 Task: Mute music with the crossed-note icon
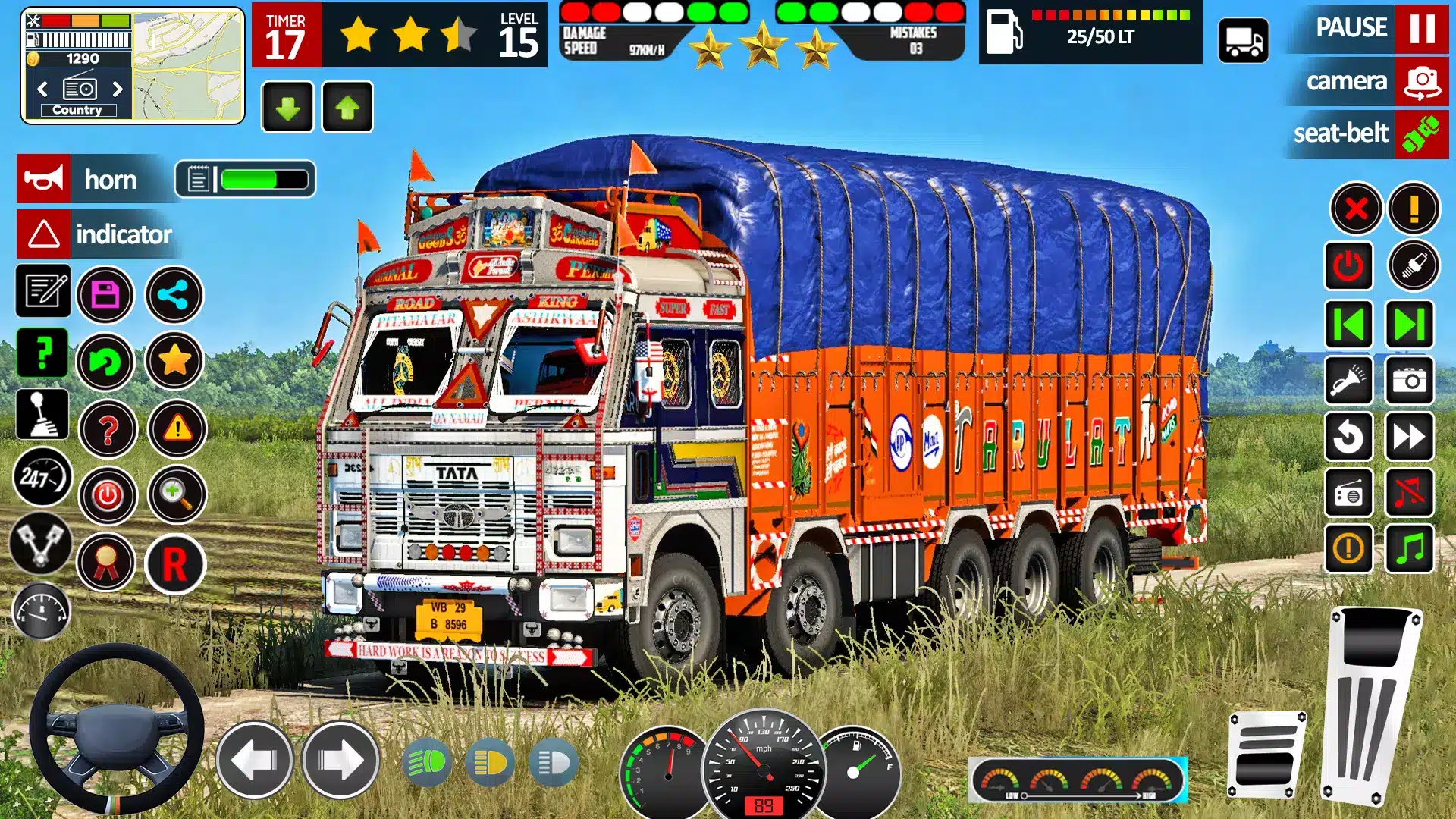coord(1410,493)
